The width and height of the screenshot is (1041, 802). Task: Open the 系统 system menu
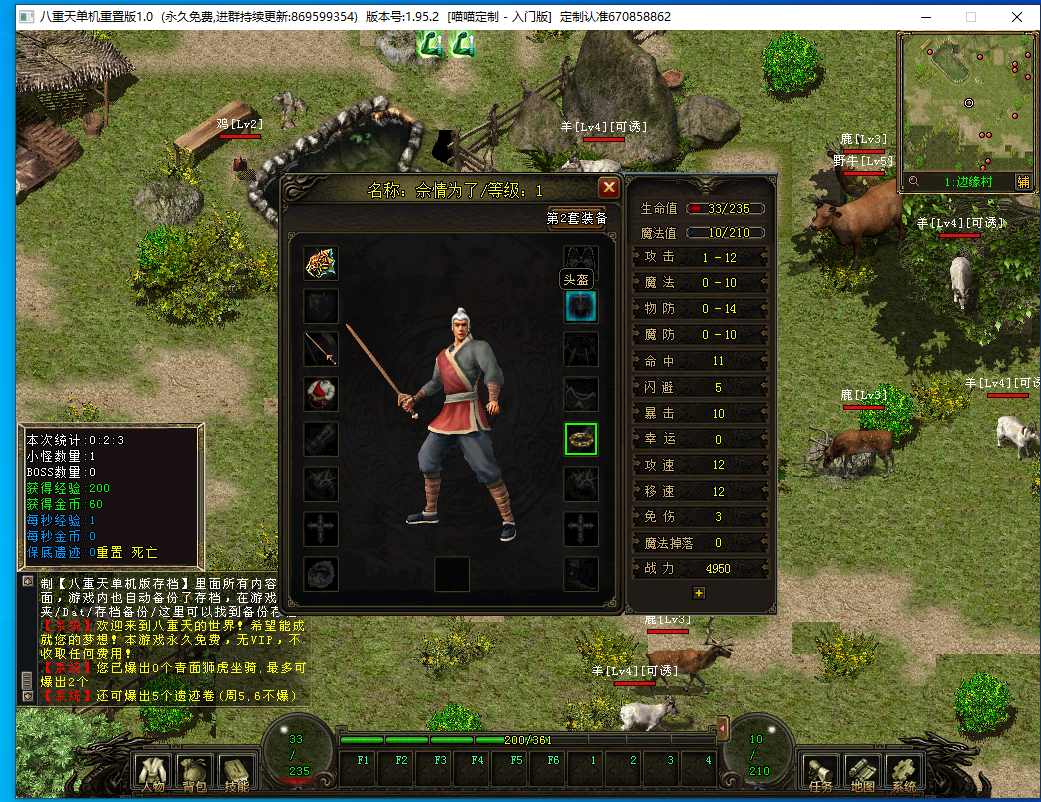tap(904, 771)
